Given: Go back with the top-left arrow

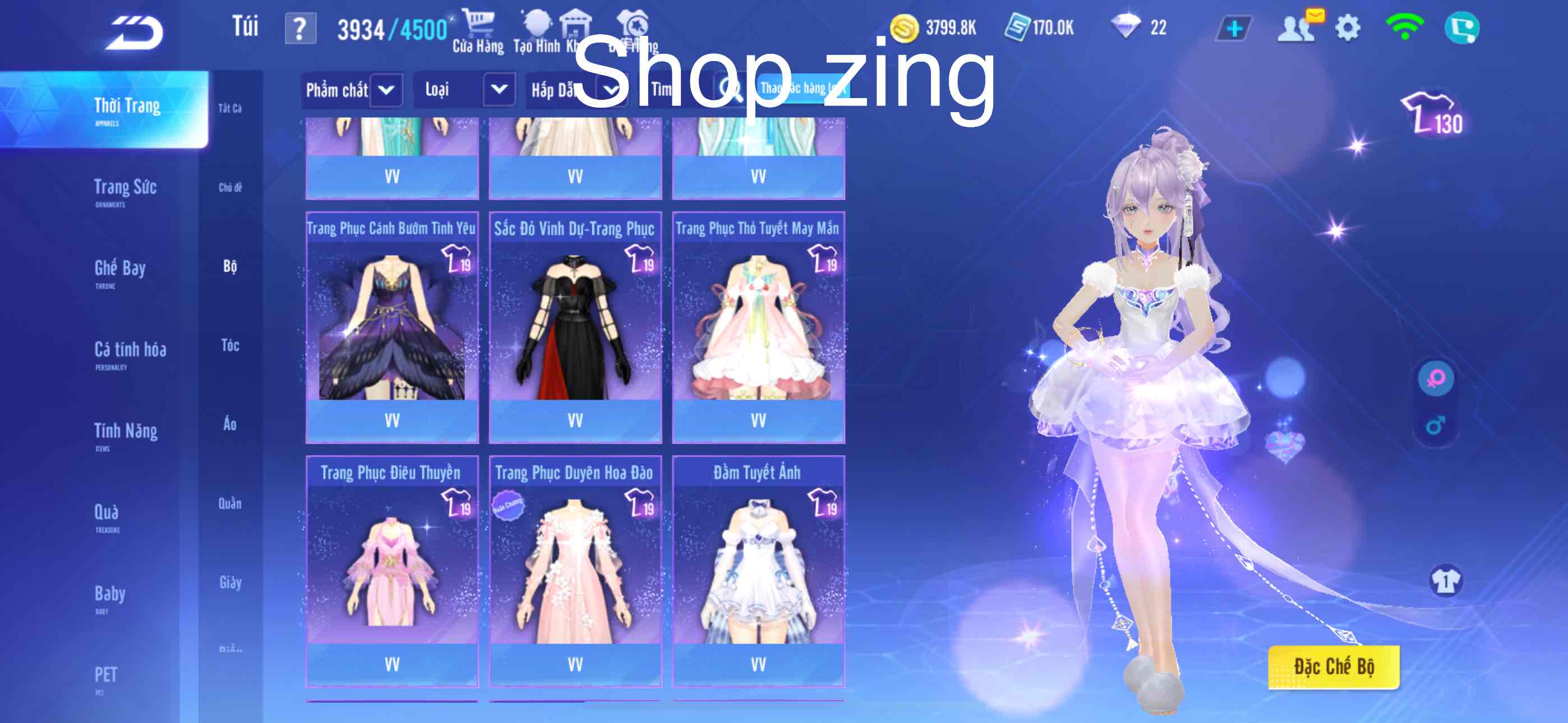Looking at the screenshot, I should click(x=135, y=33).
